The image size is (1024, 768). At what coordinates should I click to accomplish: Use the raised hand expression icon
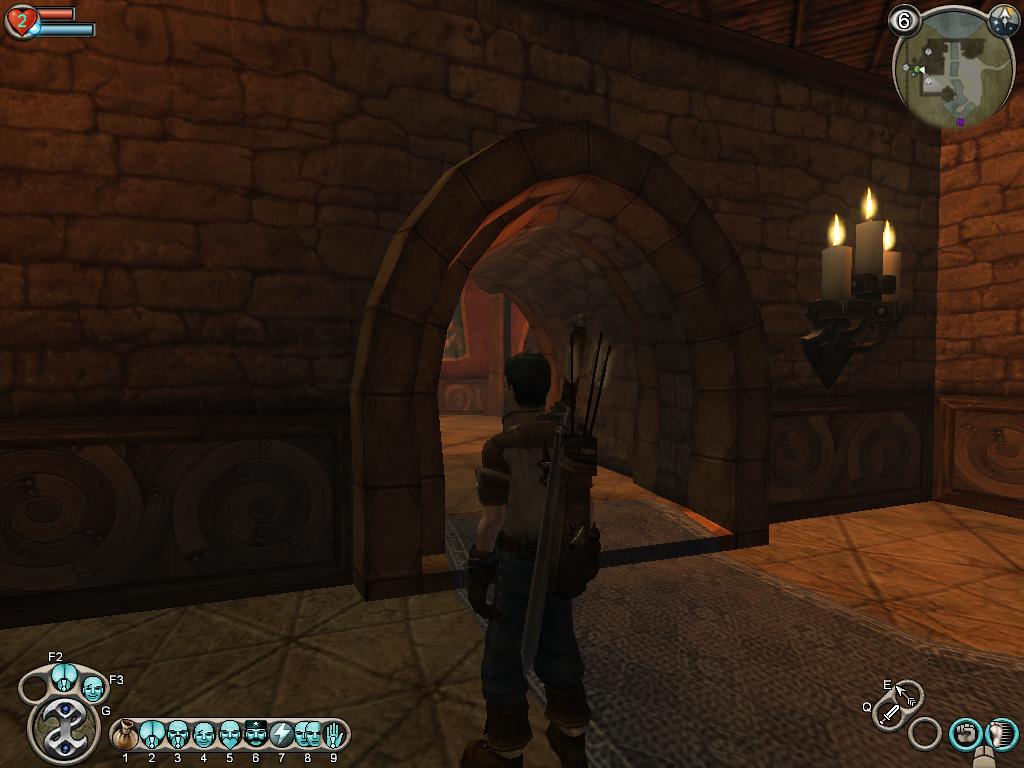coord(333,735)
